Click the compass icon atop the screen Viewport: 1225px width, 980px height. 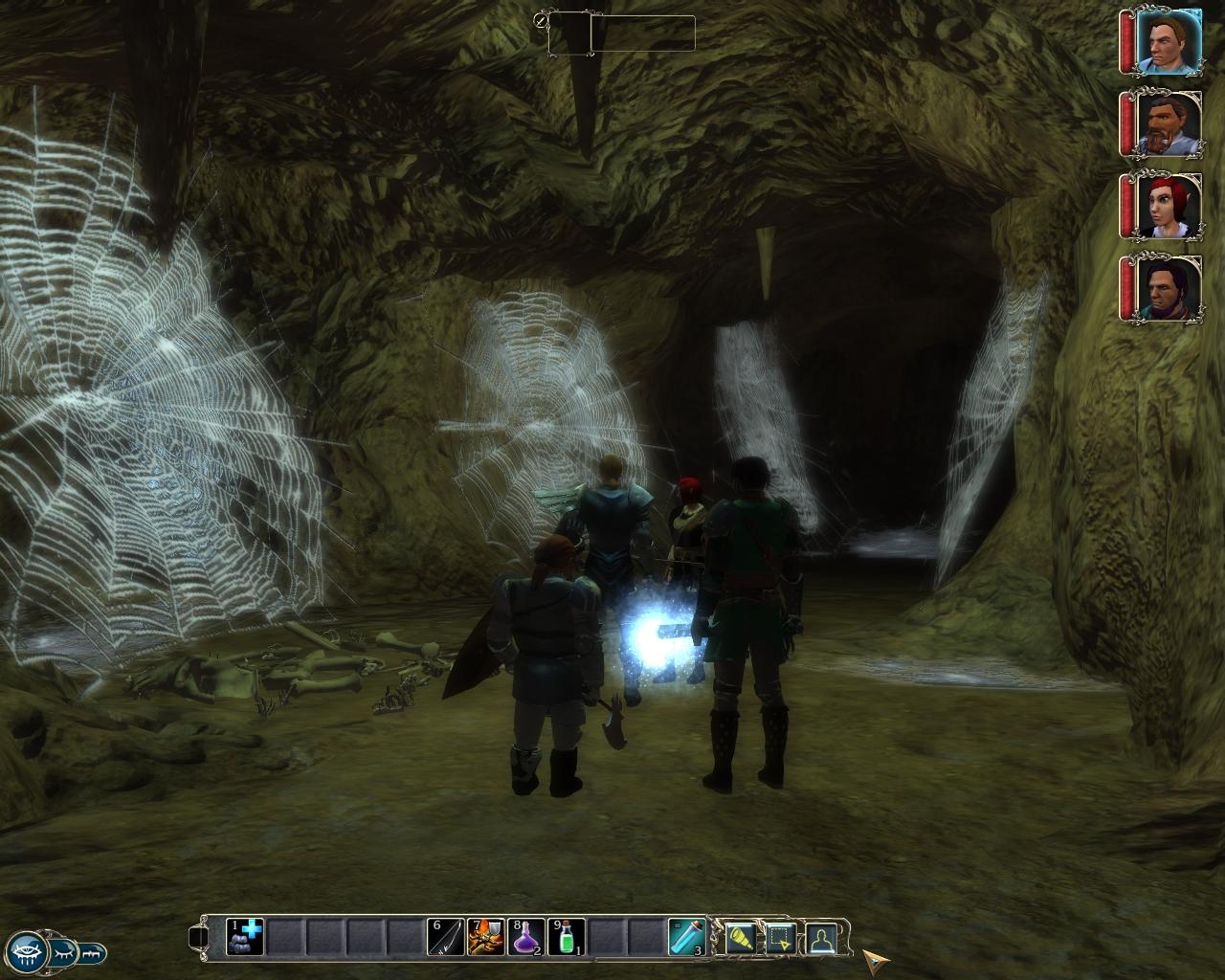click(542, 20)
